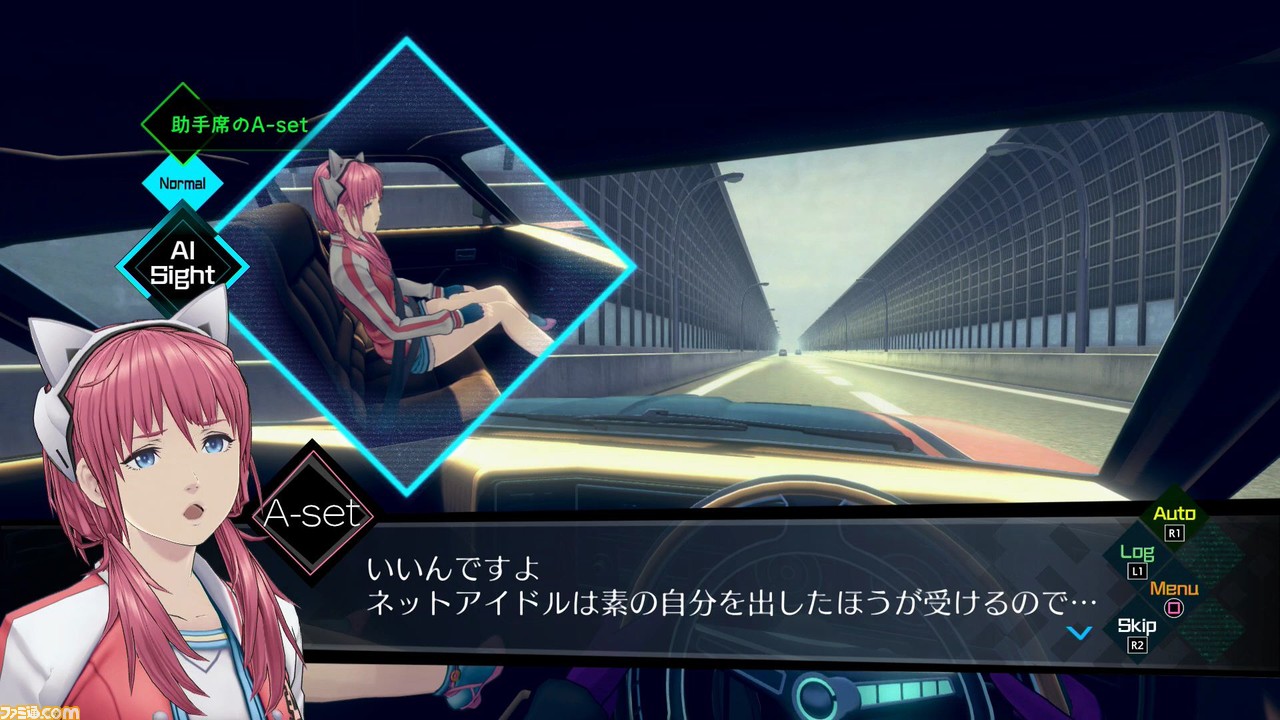Click the Auto R1 icon
The image size is (1280, 720).
pos(1174,522)
